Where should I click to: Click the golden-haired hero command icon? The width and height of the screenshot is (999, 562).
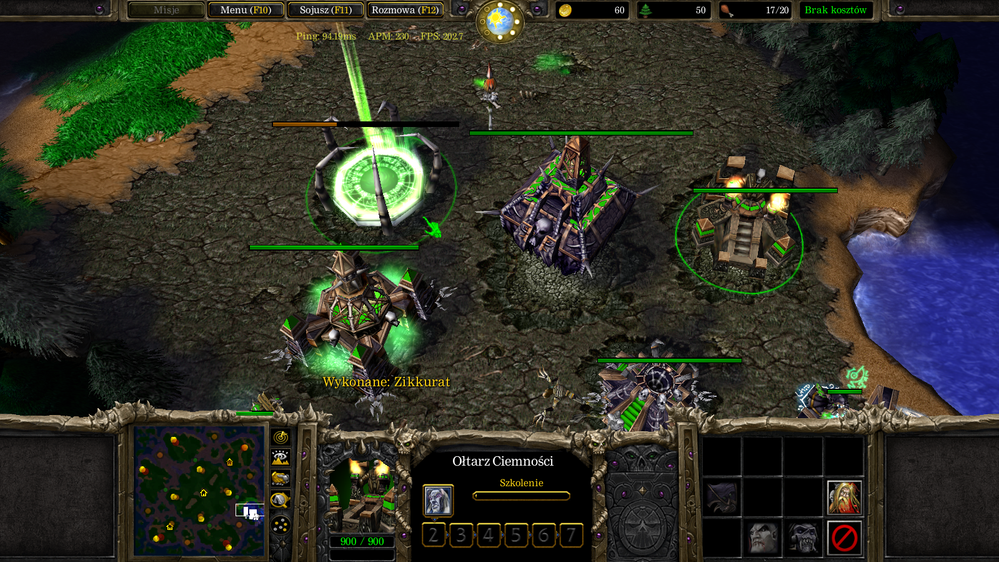[844, 496]
